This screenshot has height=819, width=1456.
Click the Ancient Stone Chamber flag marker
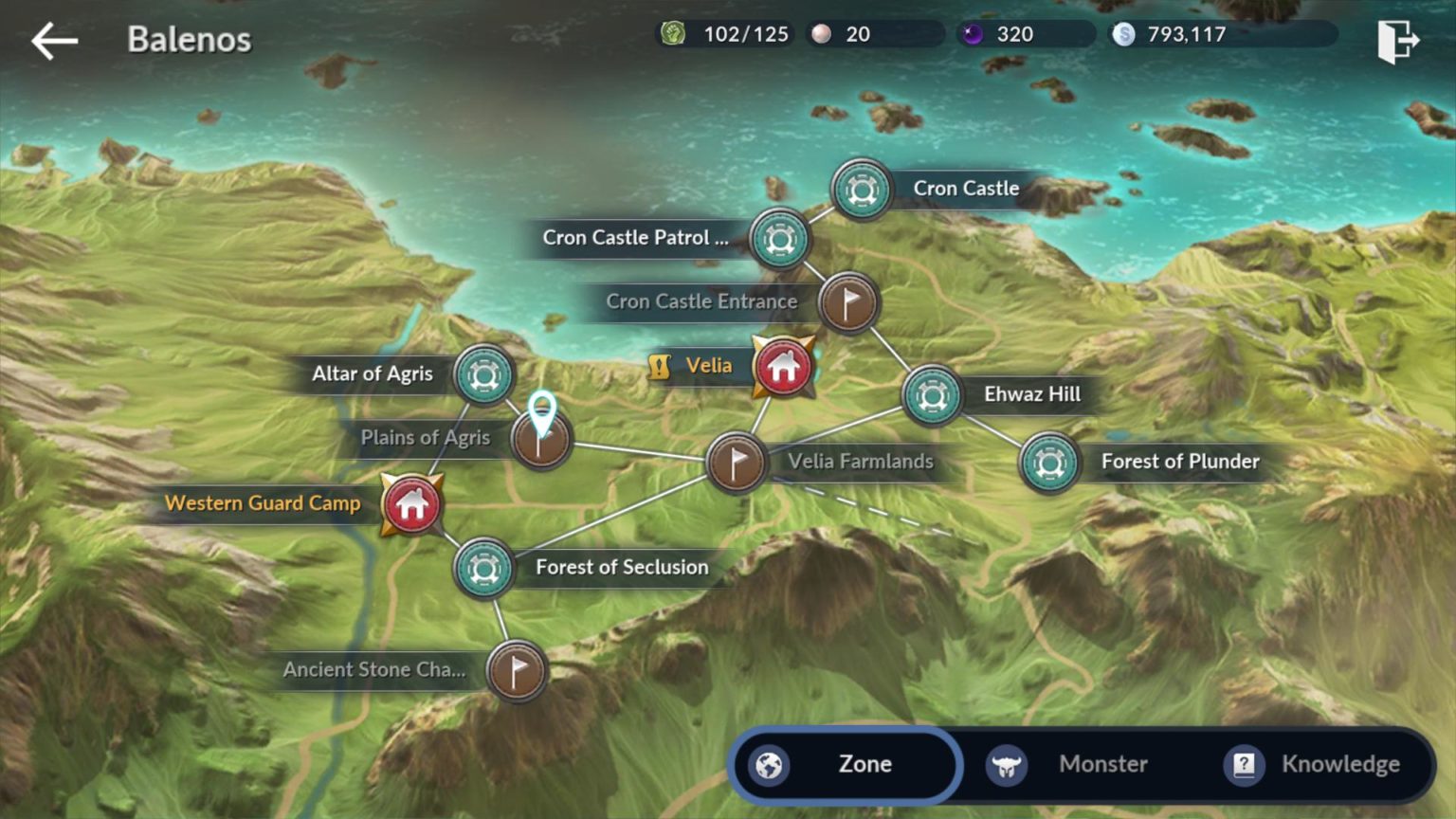tap(516, 670)
